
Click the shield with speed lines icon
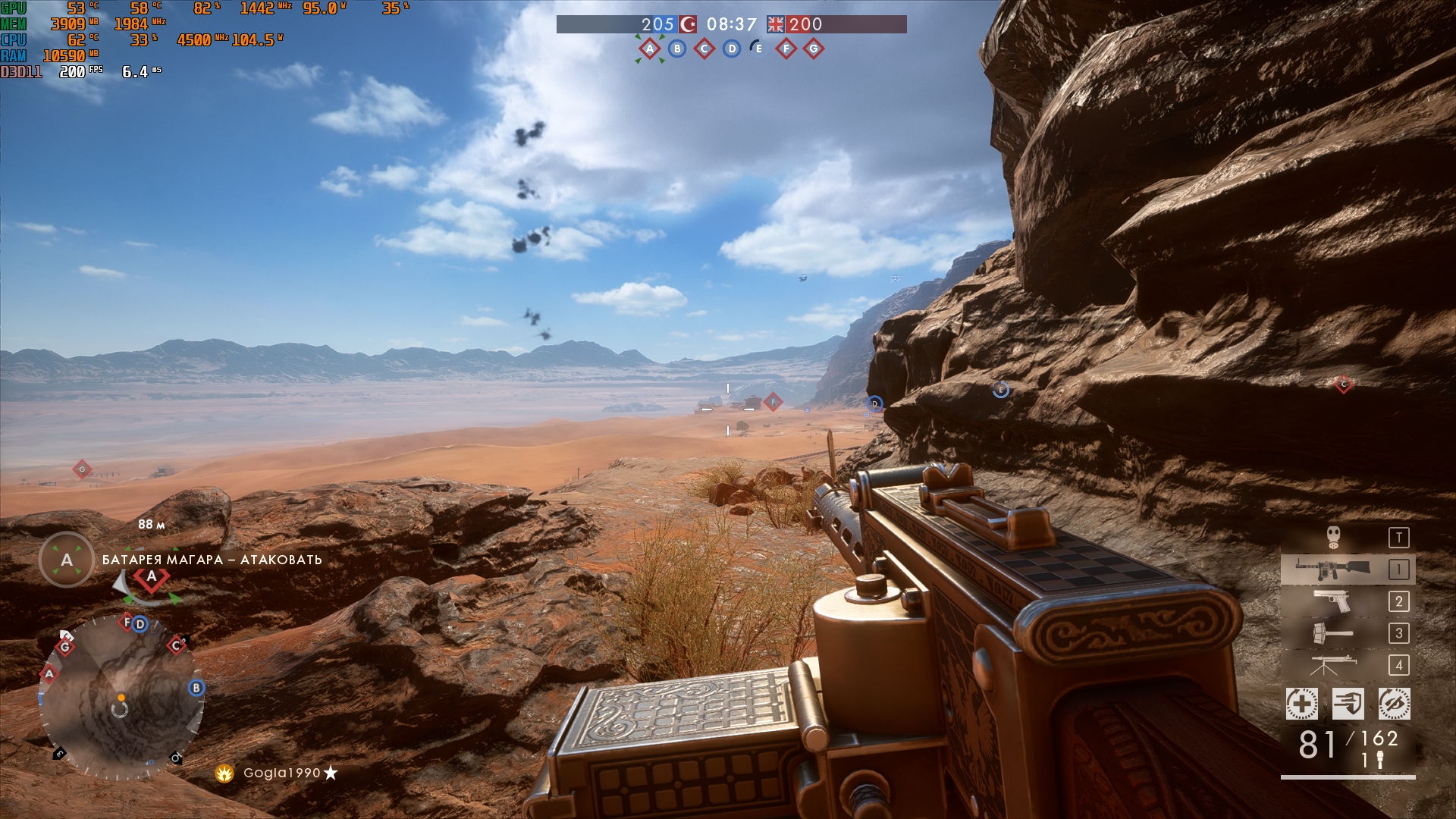pyautogui.click(x=1348, y=704)
